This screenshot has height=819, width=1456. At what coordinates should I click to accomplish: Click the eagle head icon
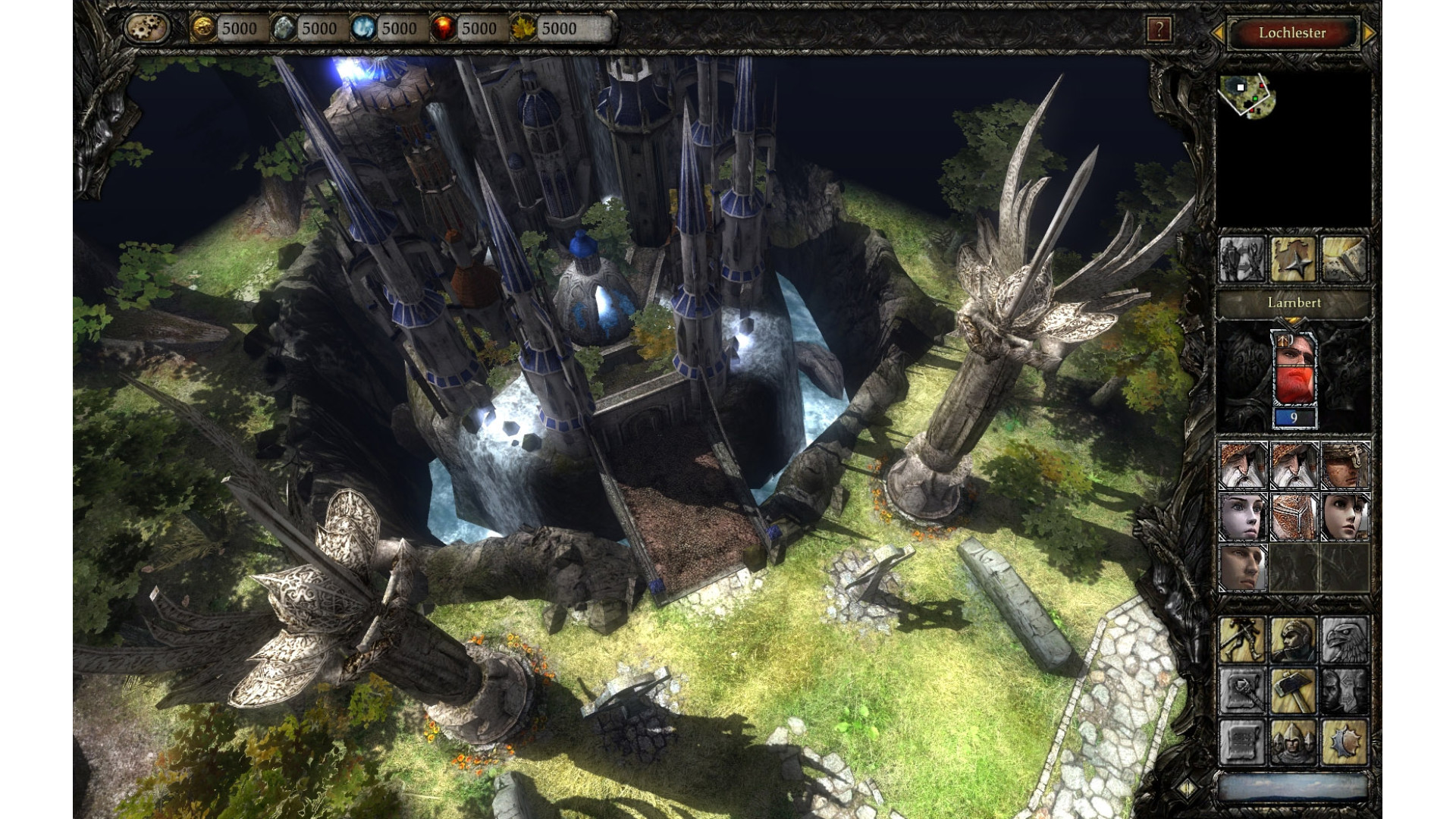point(1345,639)
